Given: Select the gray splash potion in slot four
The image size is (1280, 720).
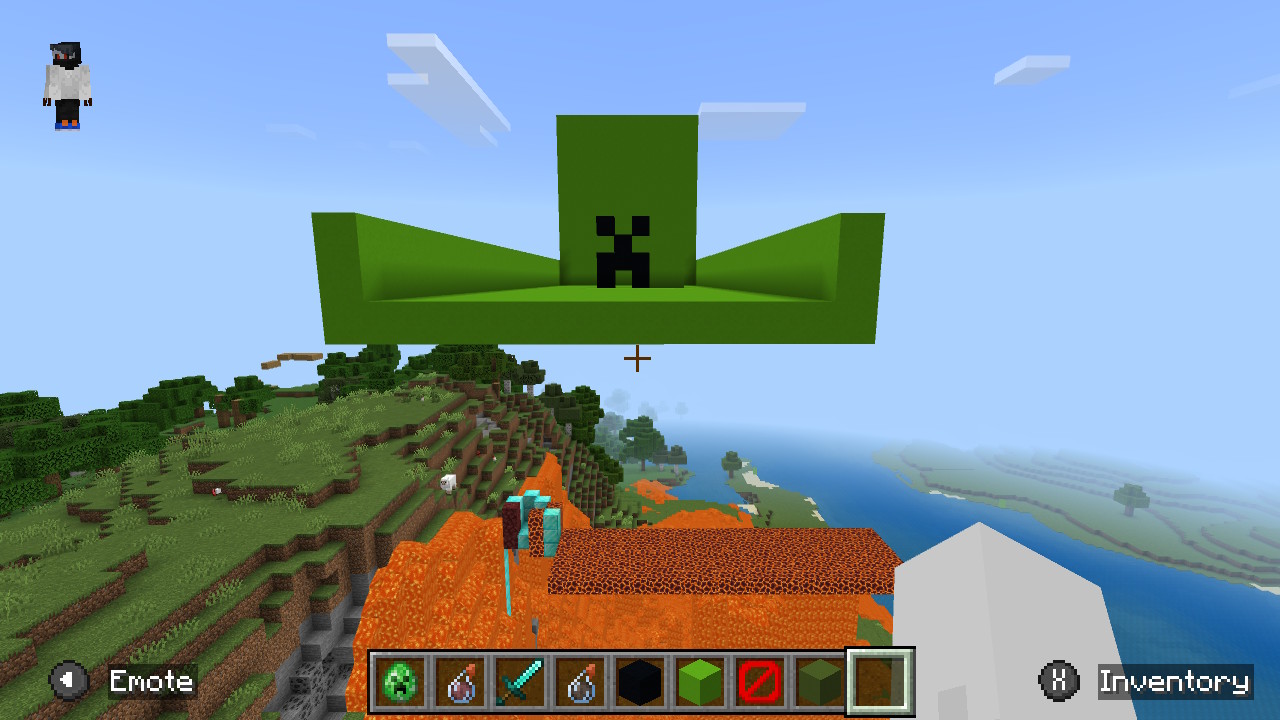Looking at the screenshot, I should tap(580, 680).
